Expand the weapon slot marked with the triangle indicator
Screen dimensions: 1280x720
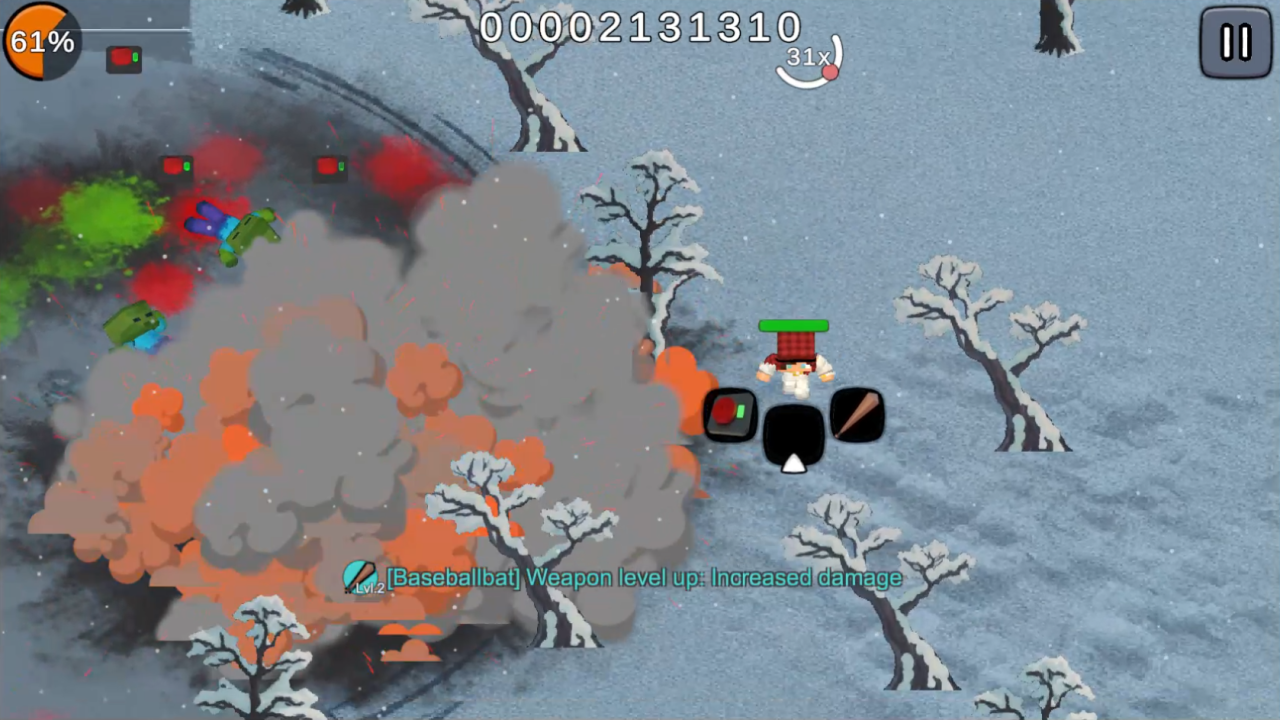[x=795, y=432]
